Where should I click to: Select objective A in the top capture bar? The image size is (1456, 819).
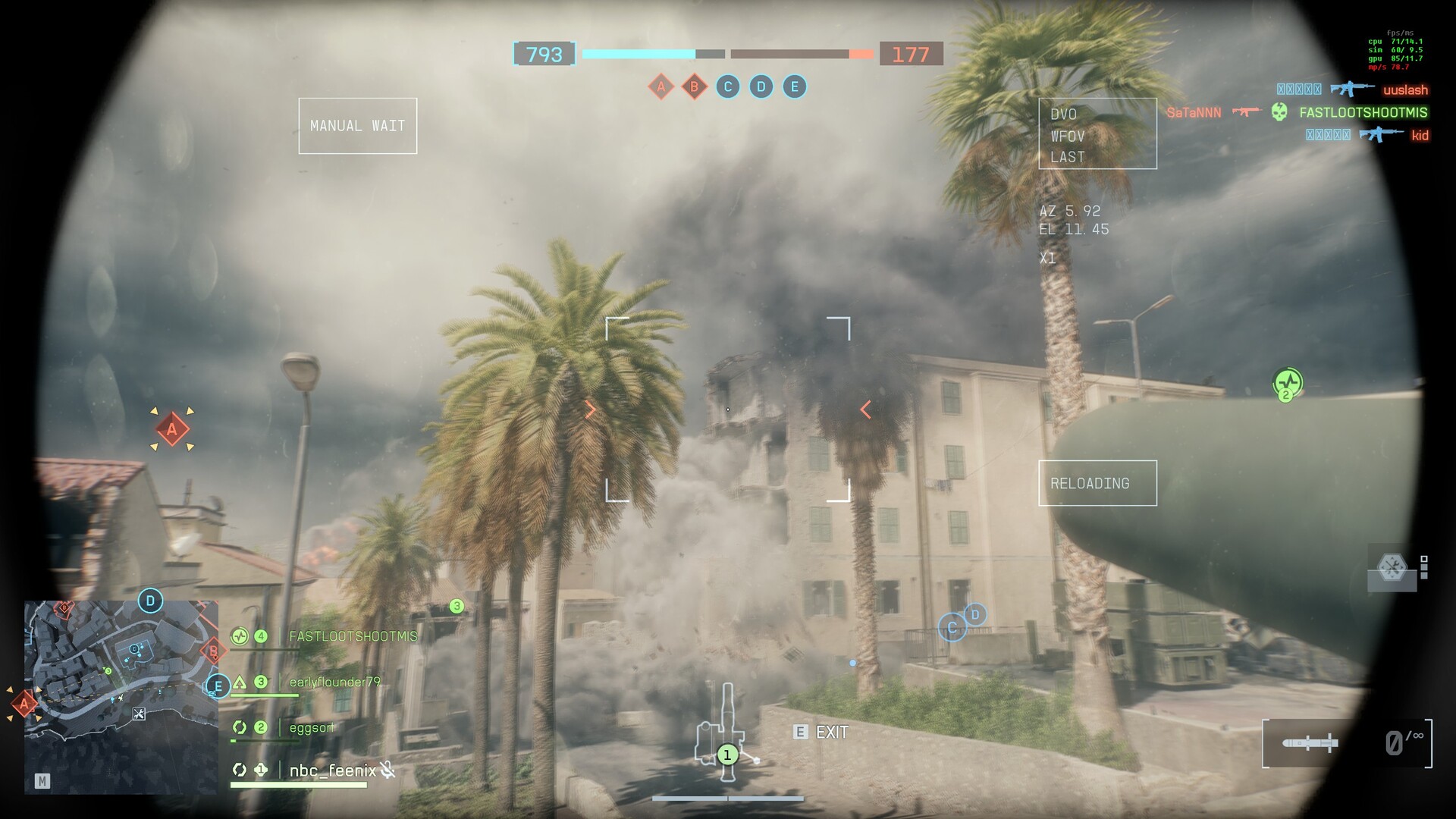[661, 86]
